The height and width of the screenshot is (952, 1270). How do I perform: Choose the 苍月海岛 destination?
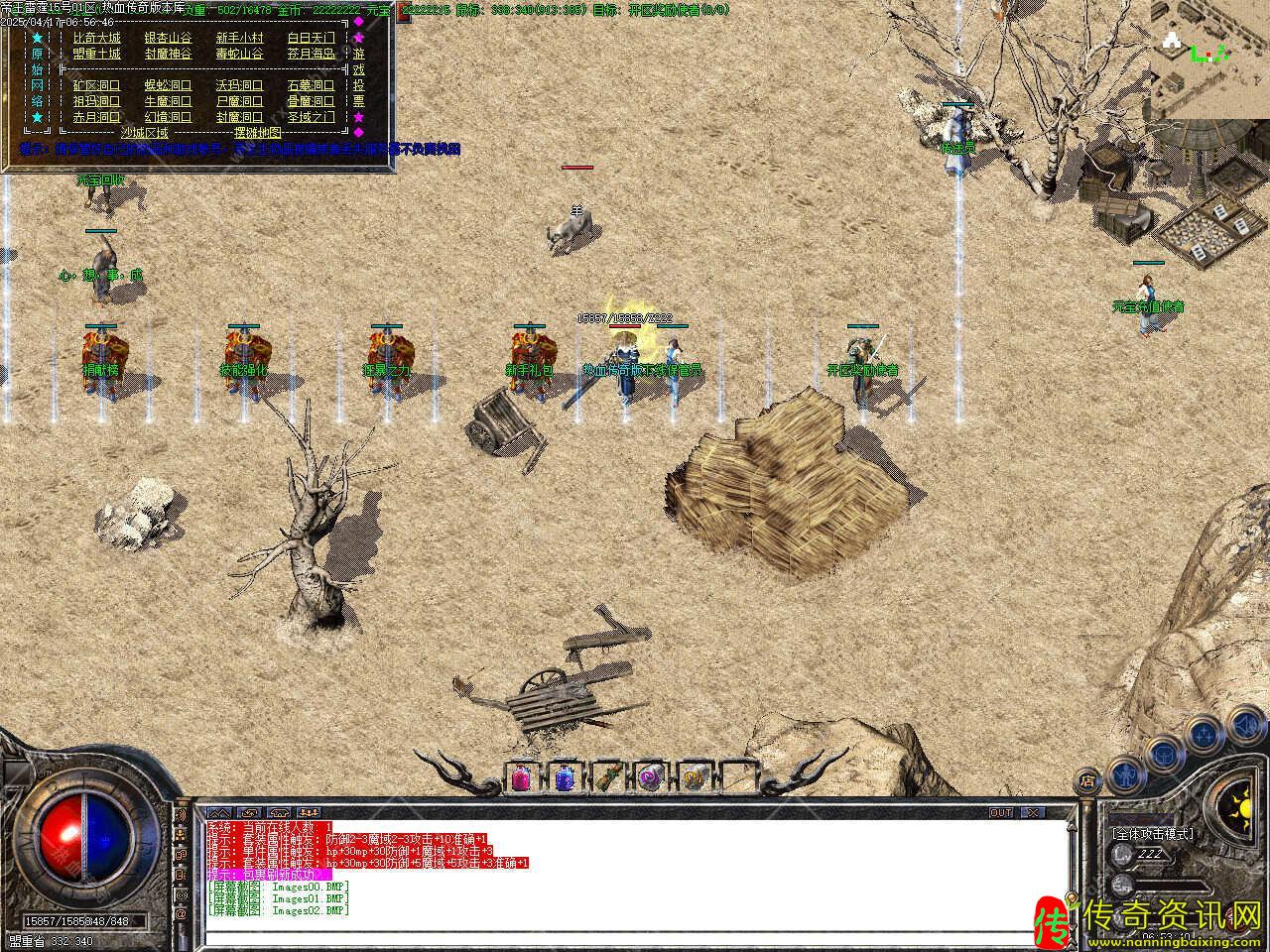tap(312, 54)
